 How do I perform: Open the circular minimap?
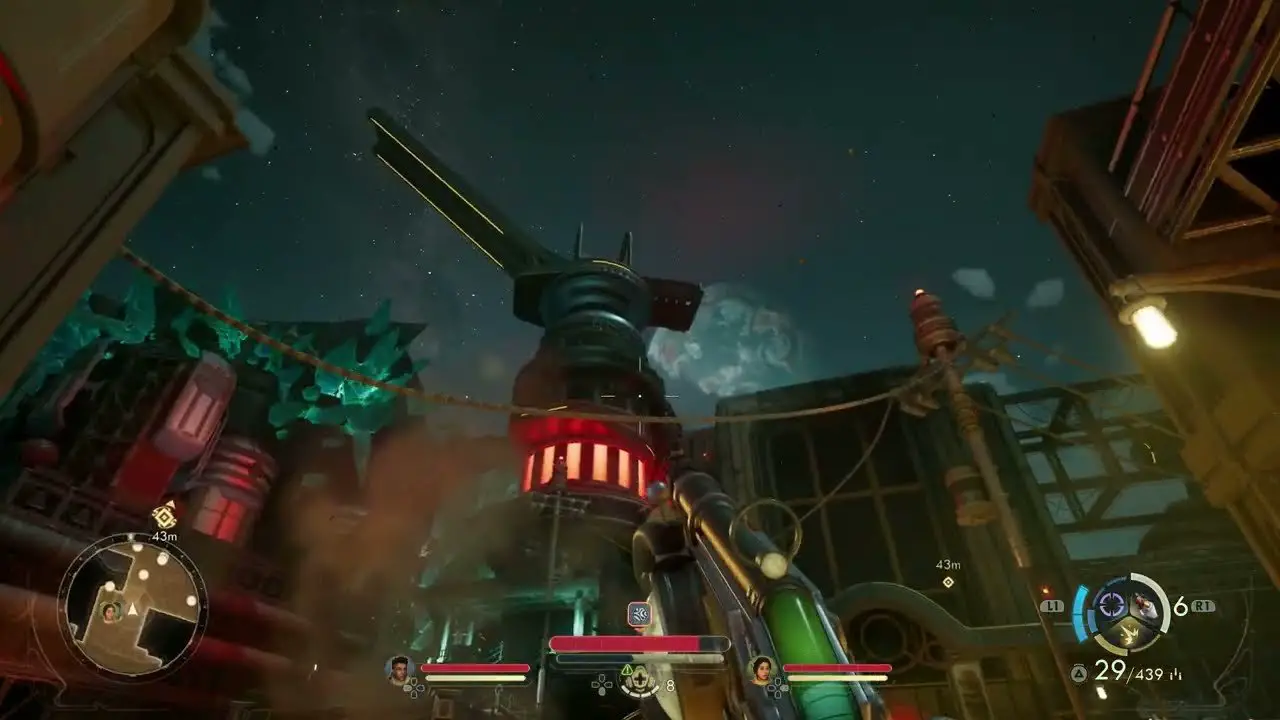(132, 607)
